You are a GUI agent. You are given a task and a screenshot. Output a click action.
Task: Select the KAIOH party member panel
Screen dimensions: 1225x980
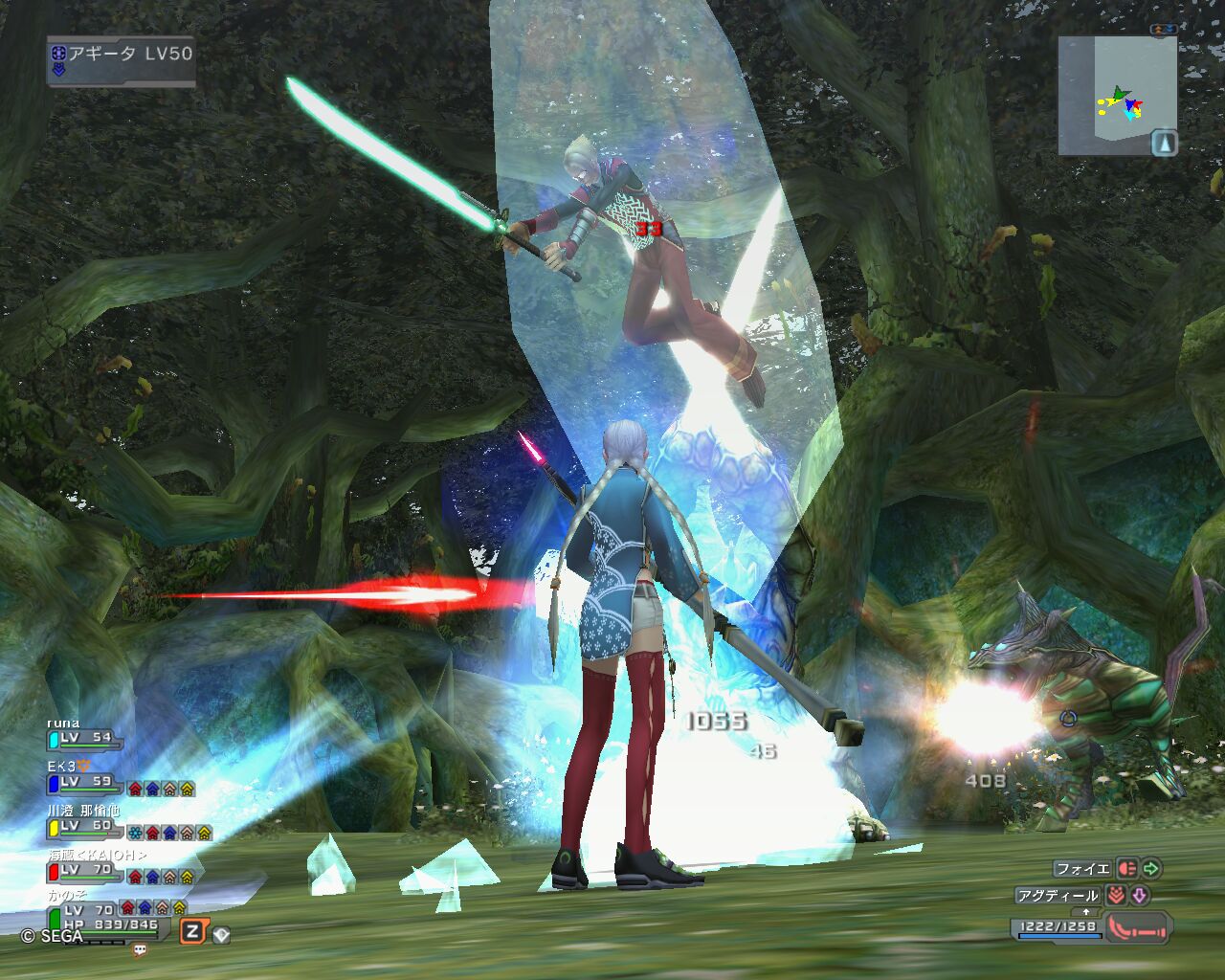[86, 870]
